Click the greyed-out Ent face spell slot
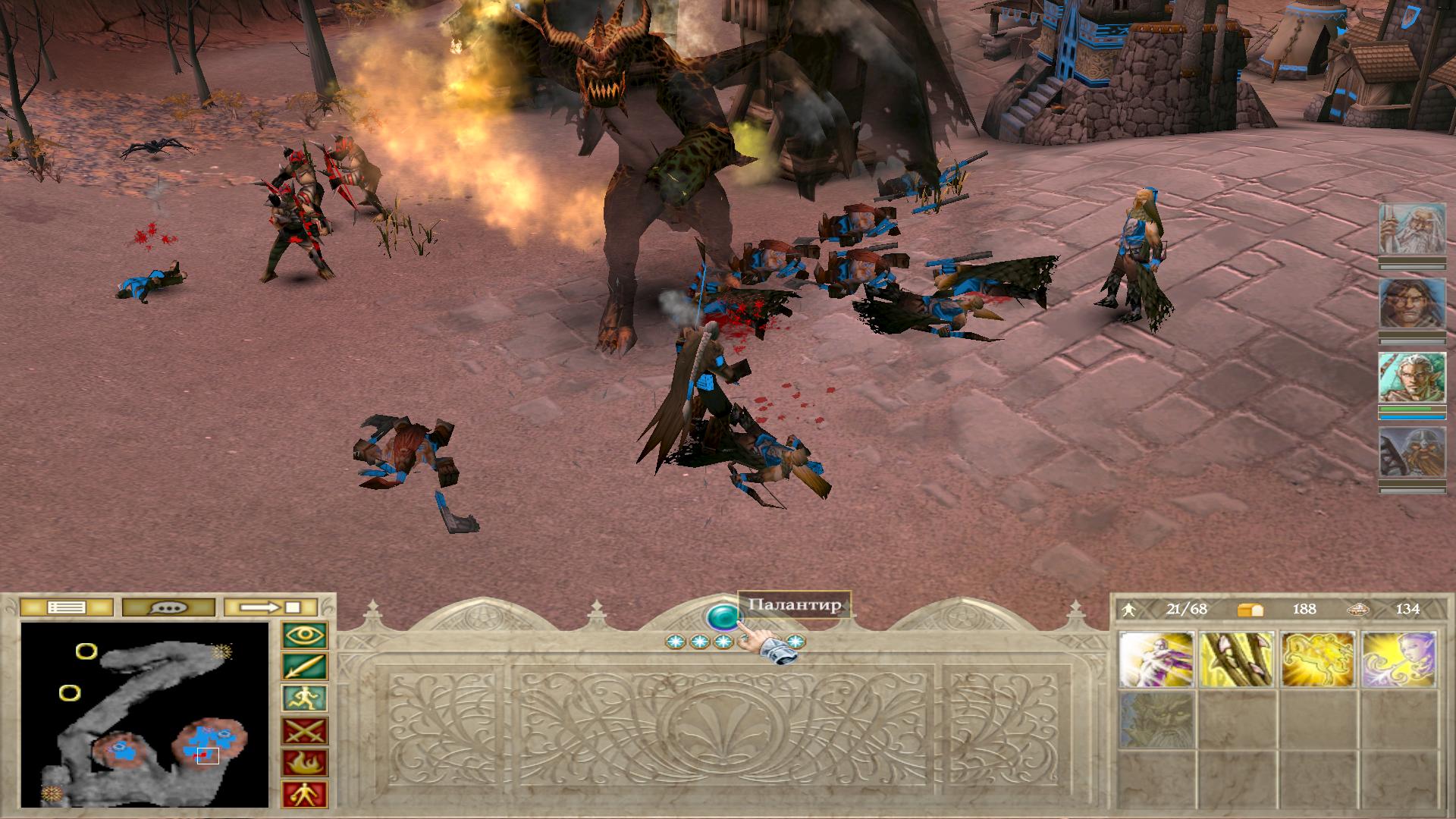Image resolution: width=1456 pixels, height=819 pixels. tap(1156, 719)
